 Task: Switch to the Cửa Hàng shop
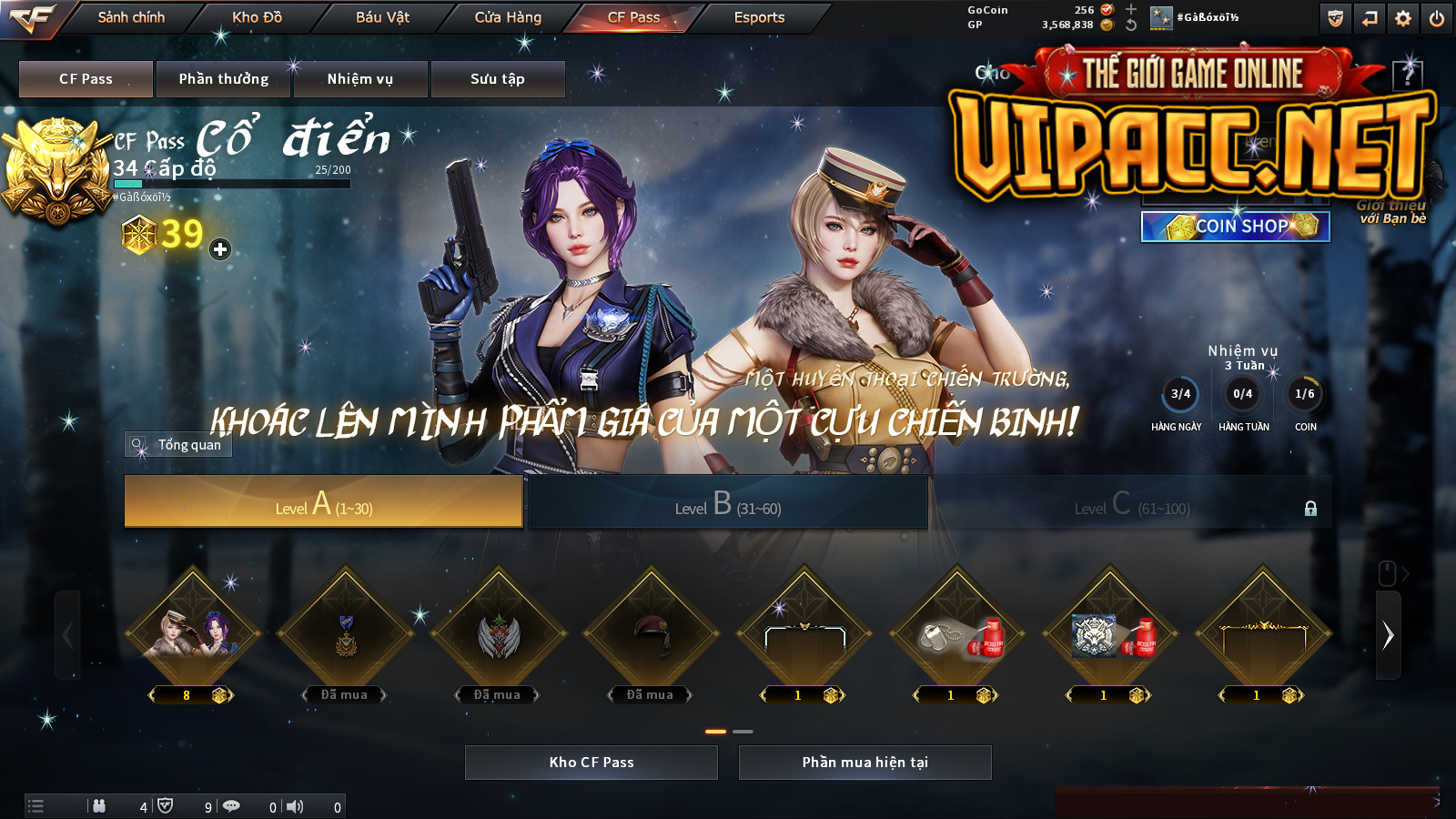[508, 17]
